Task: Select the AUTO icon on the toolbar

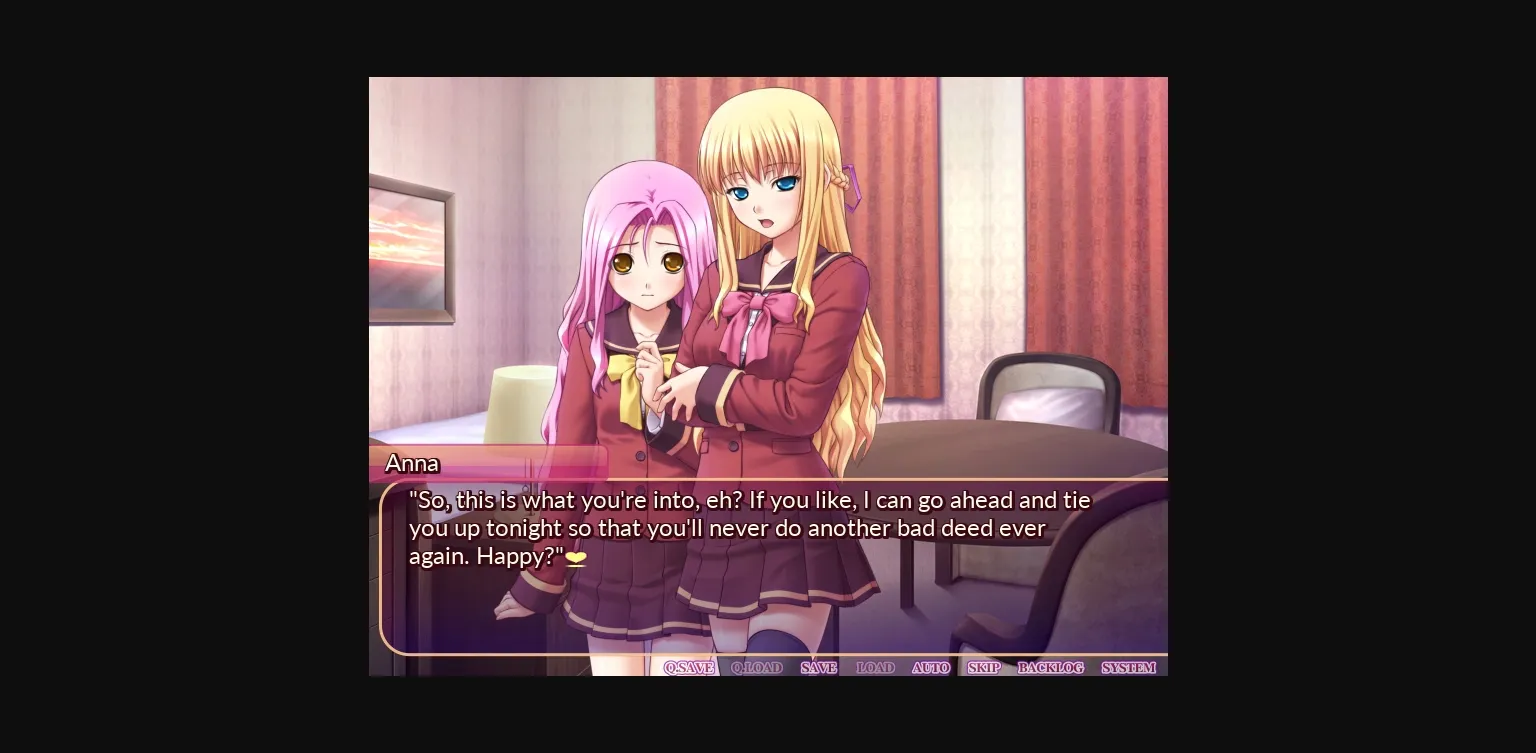Action: point(930,667)
